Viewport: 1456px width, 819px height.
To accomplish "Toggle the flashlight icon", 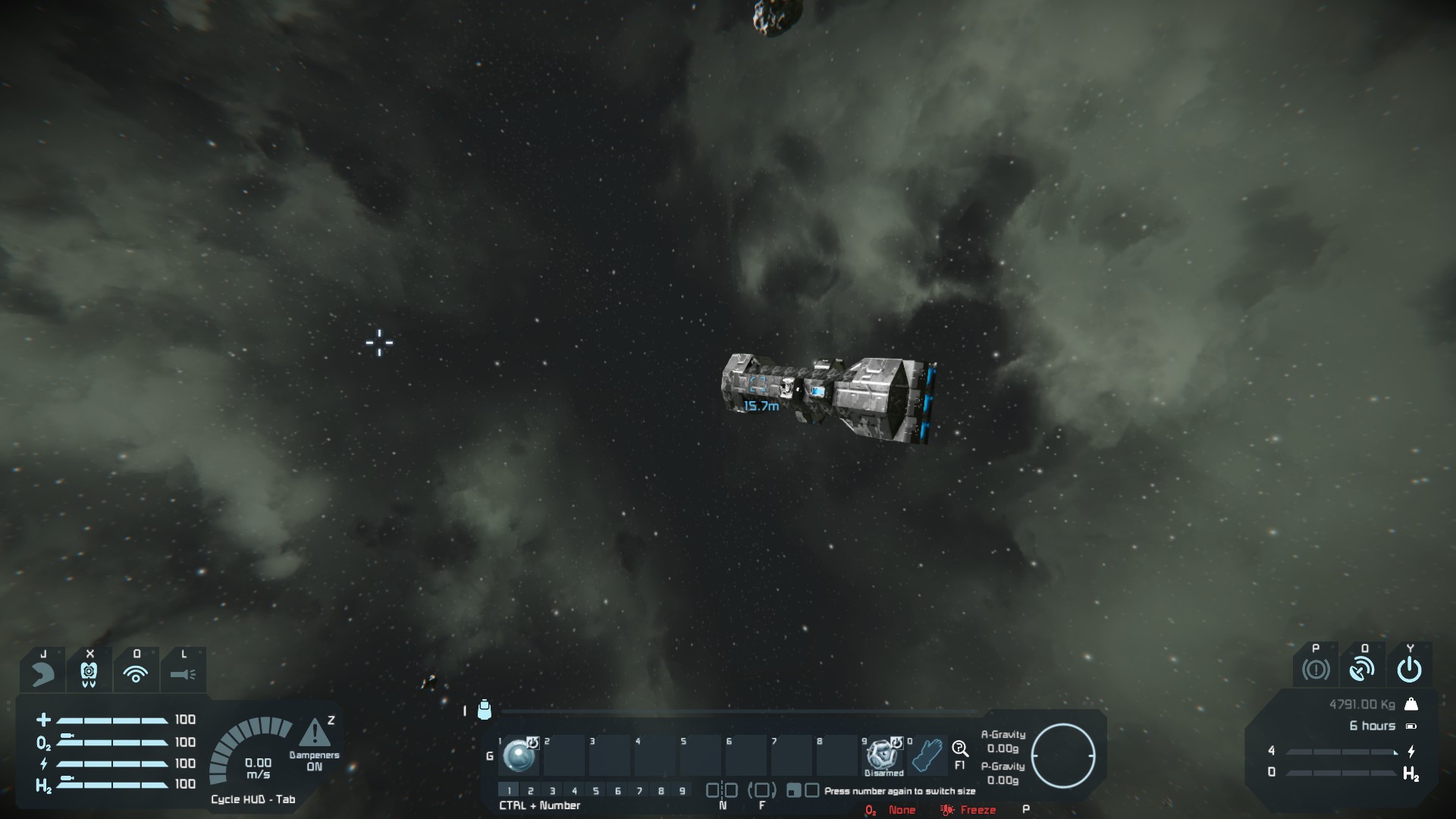I will click(183, 673).
